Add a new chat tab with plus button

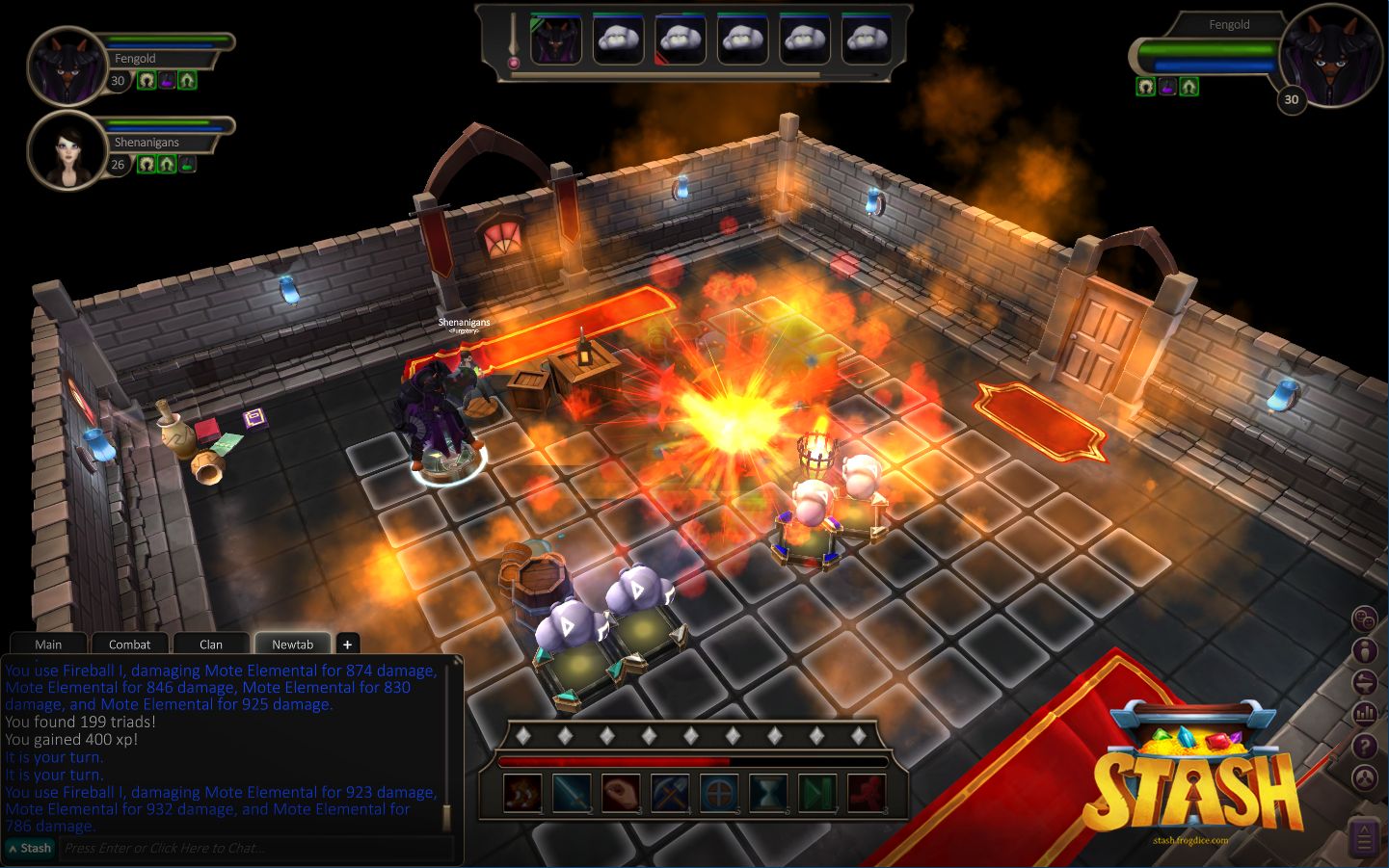[x=348, y=644]
